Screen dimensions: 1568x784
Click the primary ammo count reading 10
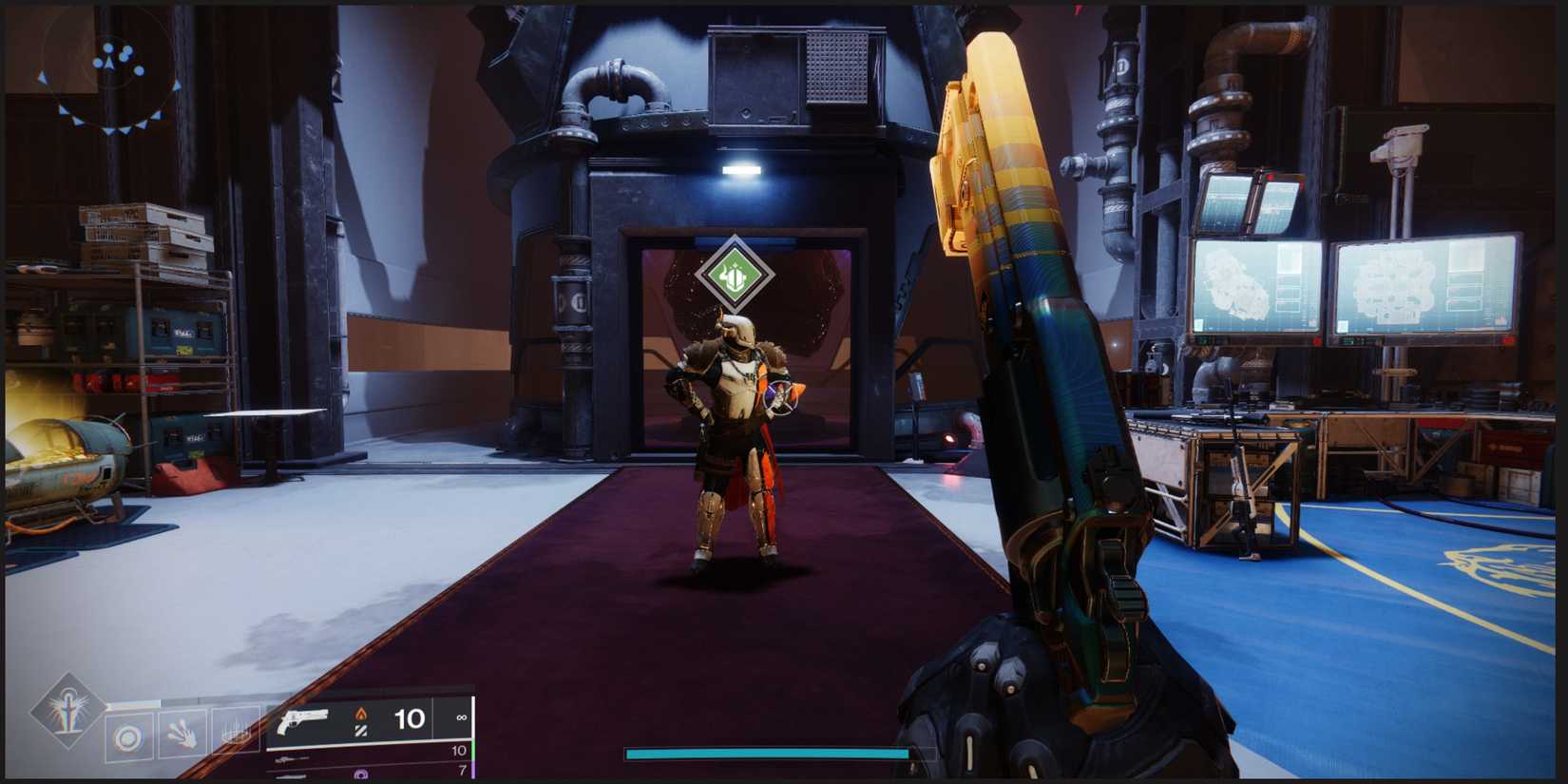[409, 717]
